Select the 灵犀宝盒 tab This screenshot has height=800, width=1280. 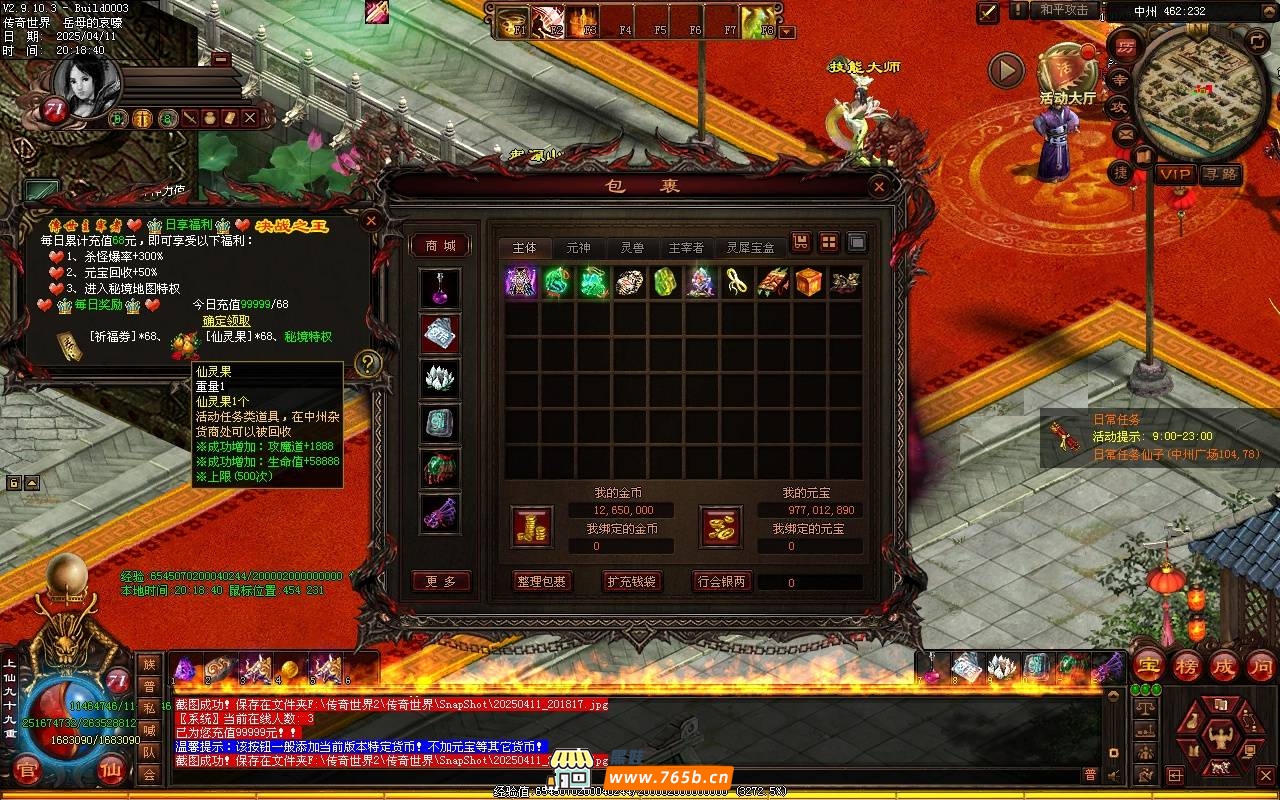tap(750, 248)
